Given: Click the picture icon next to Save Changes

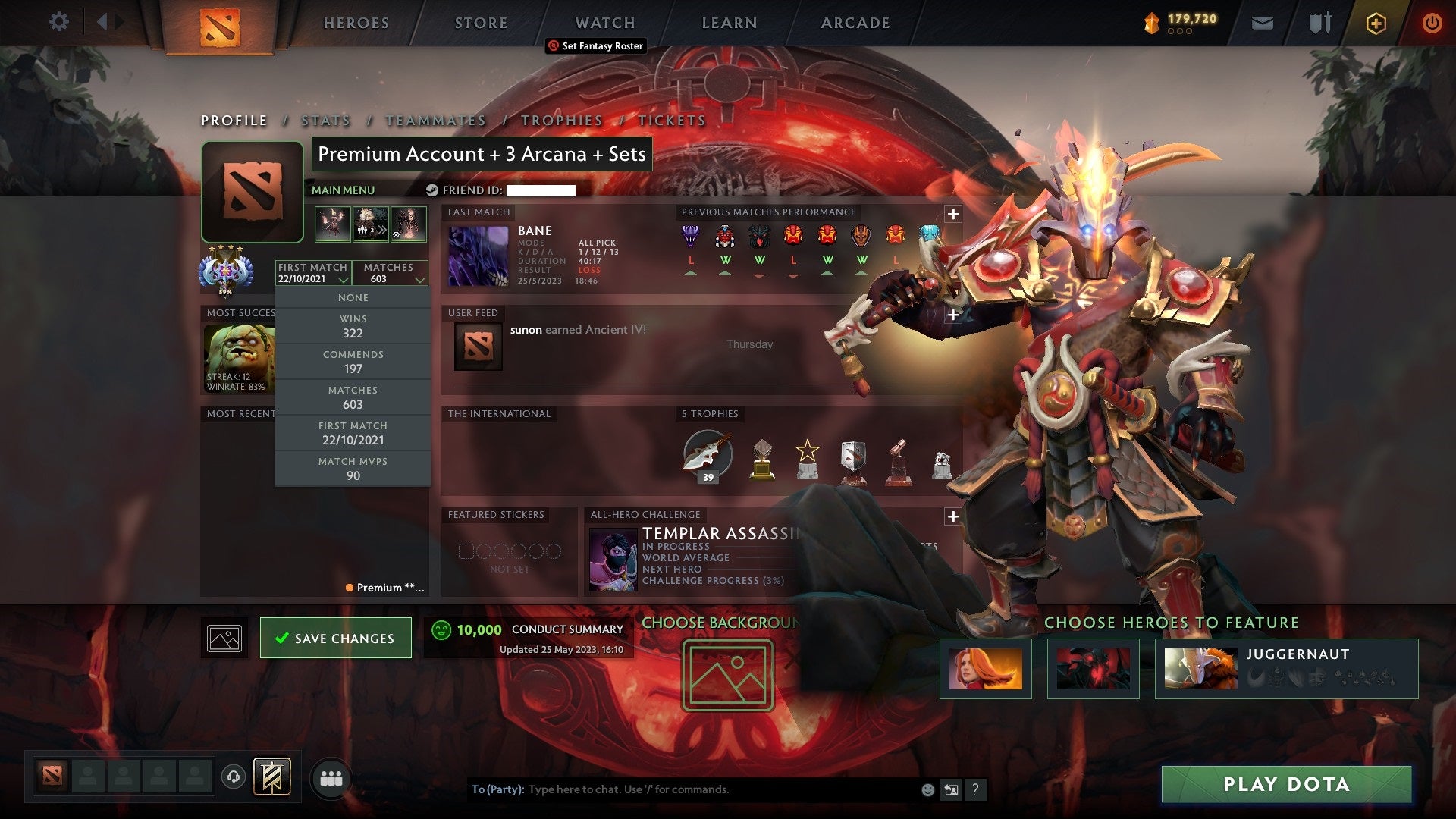Looking at the screenshot, I should point(224,638).
